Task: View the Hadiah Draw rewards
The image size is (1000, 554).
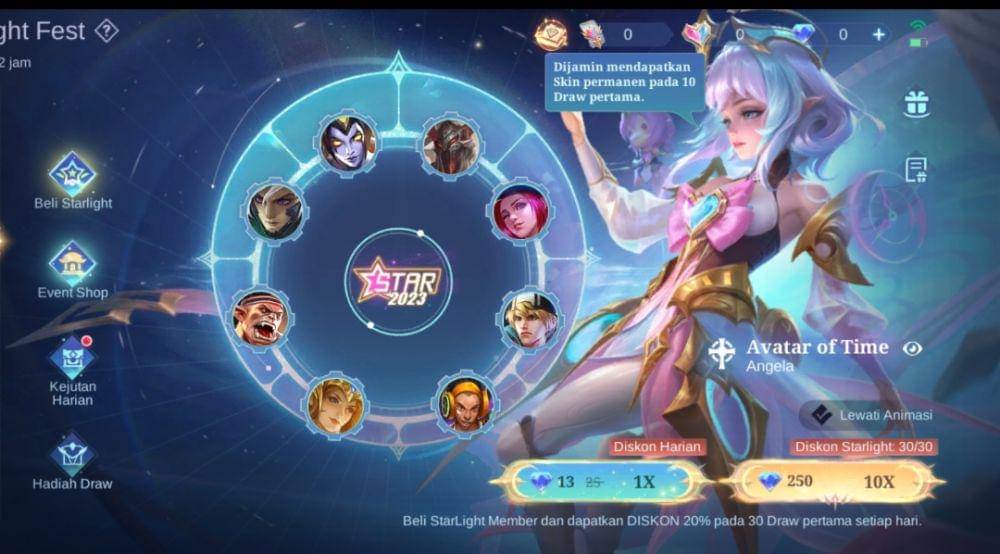Action: point(72,455)
